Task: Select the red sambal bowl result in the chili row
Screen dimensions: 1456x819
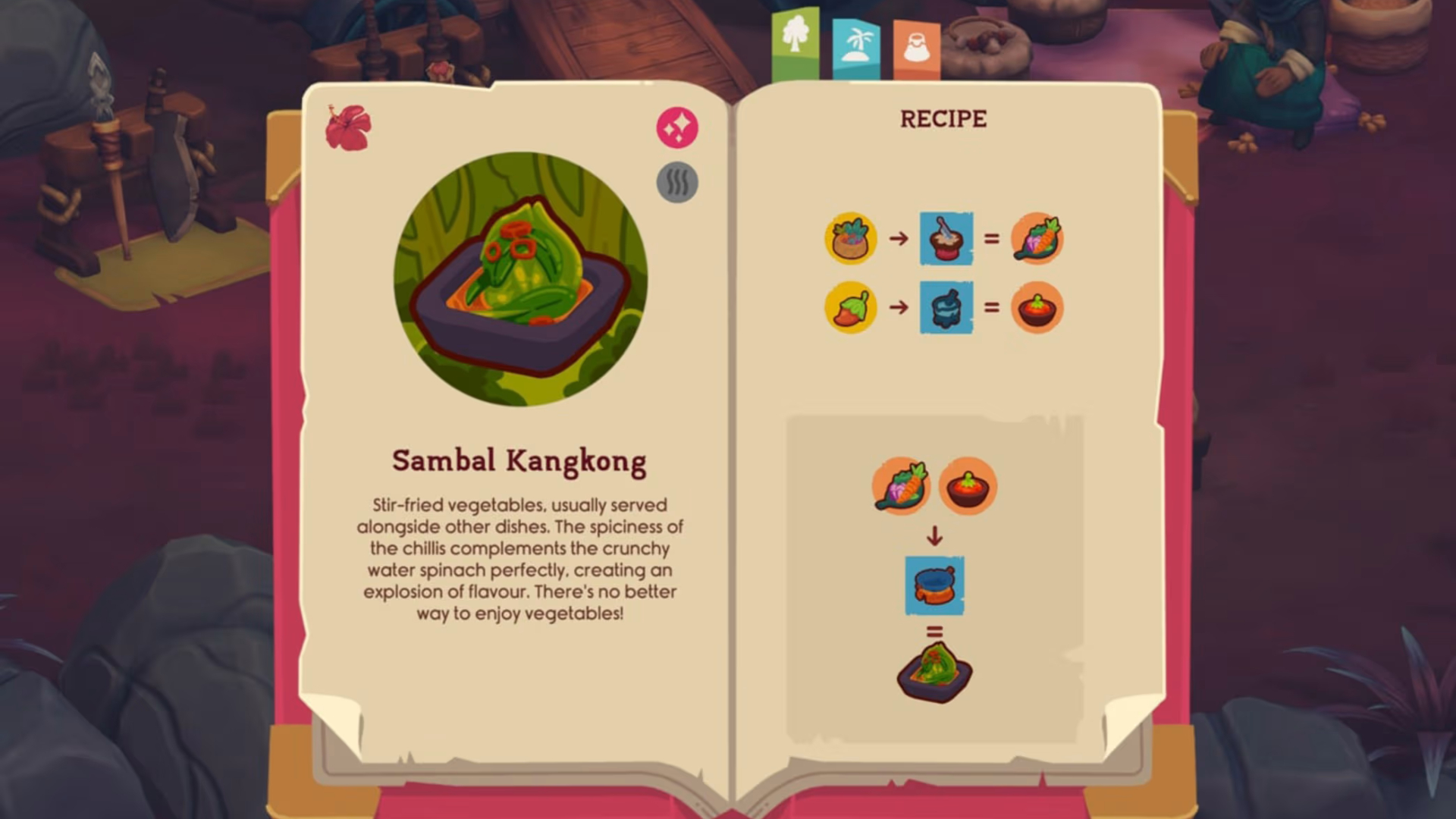Action: [1037, 308]
